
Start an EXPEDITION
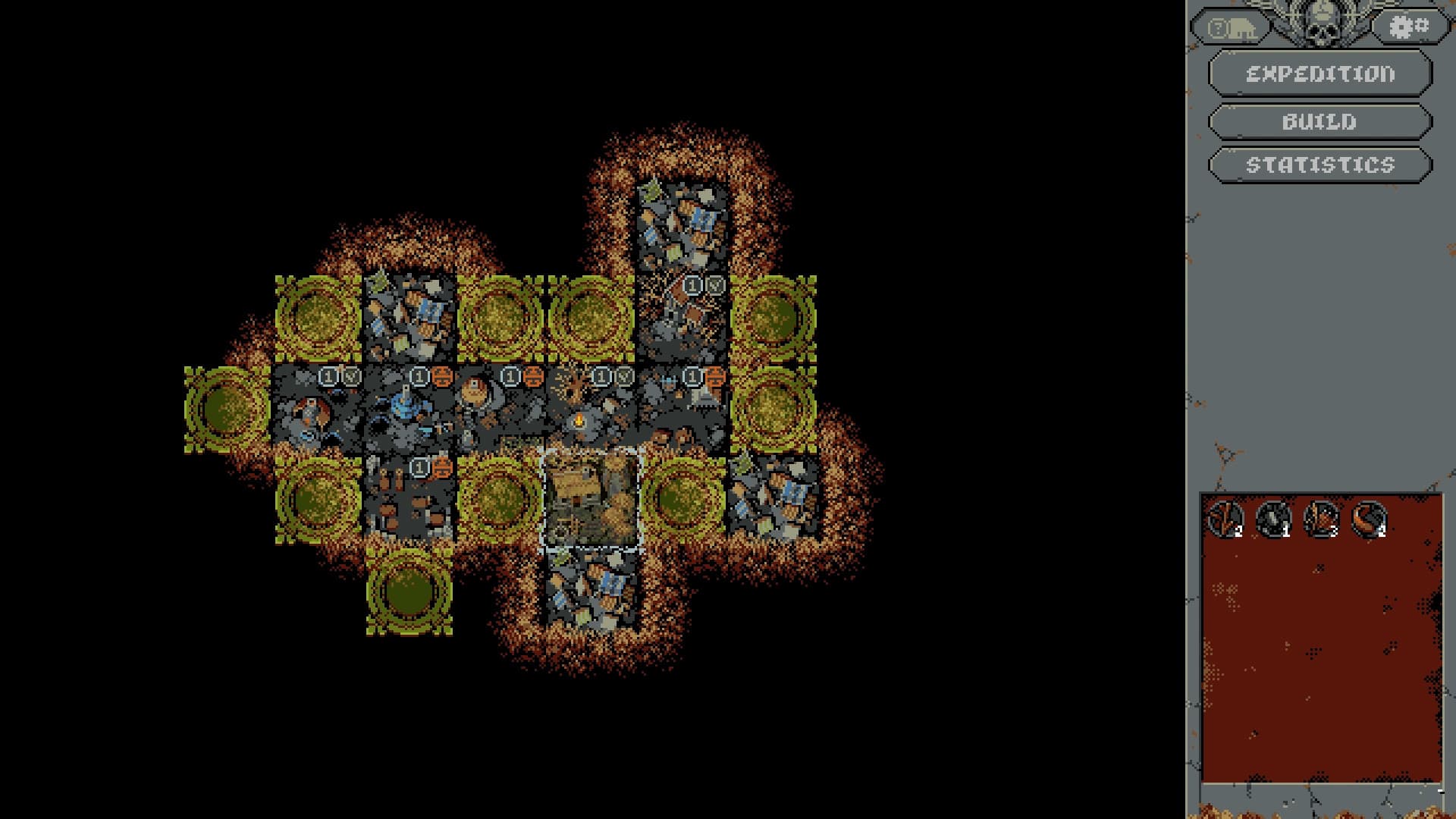coord(1319,75)
